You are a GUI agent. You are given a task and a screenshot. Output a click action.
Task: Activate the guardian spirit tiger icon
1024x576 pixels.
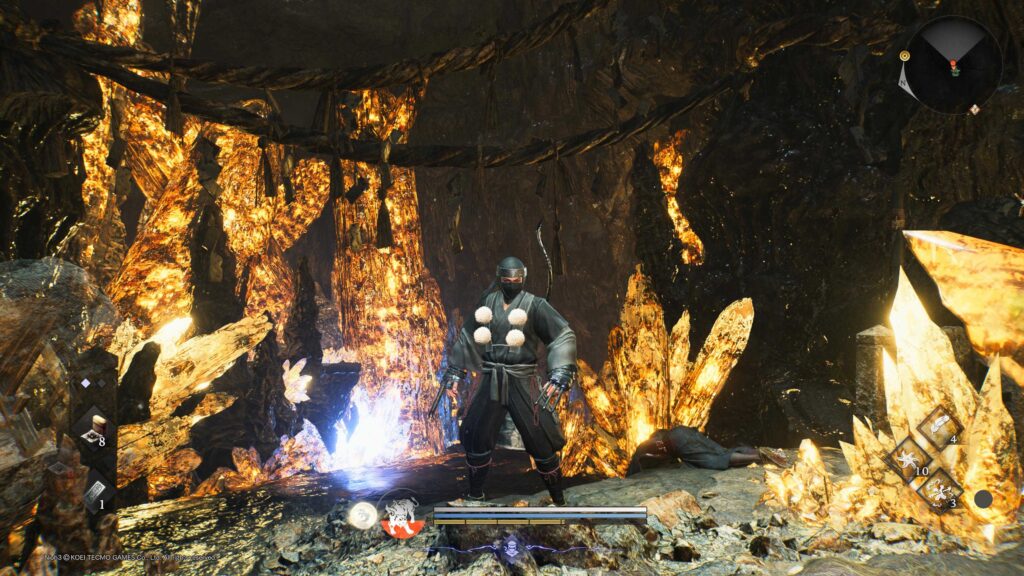[x=400, y=514]
